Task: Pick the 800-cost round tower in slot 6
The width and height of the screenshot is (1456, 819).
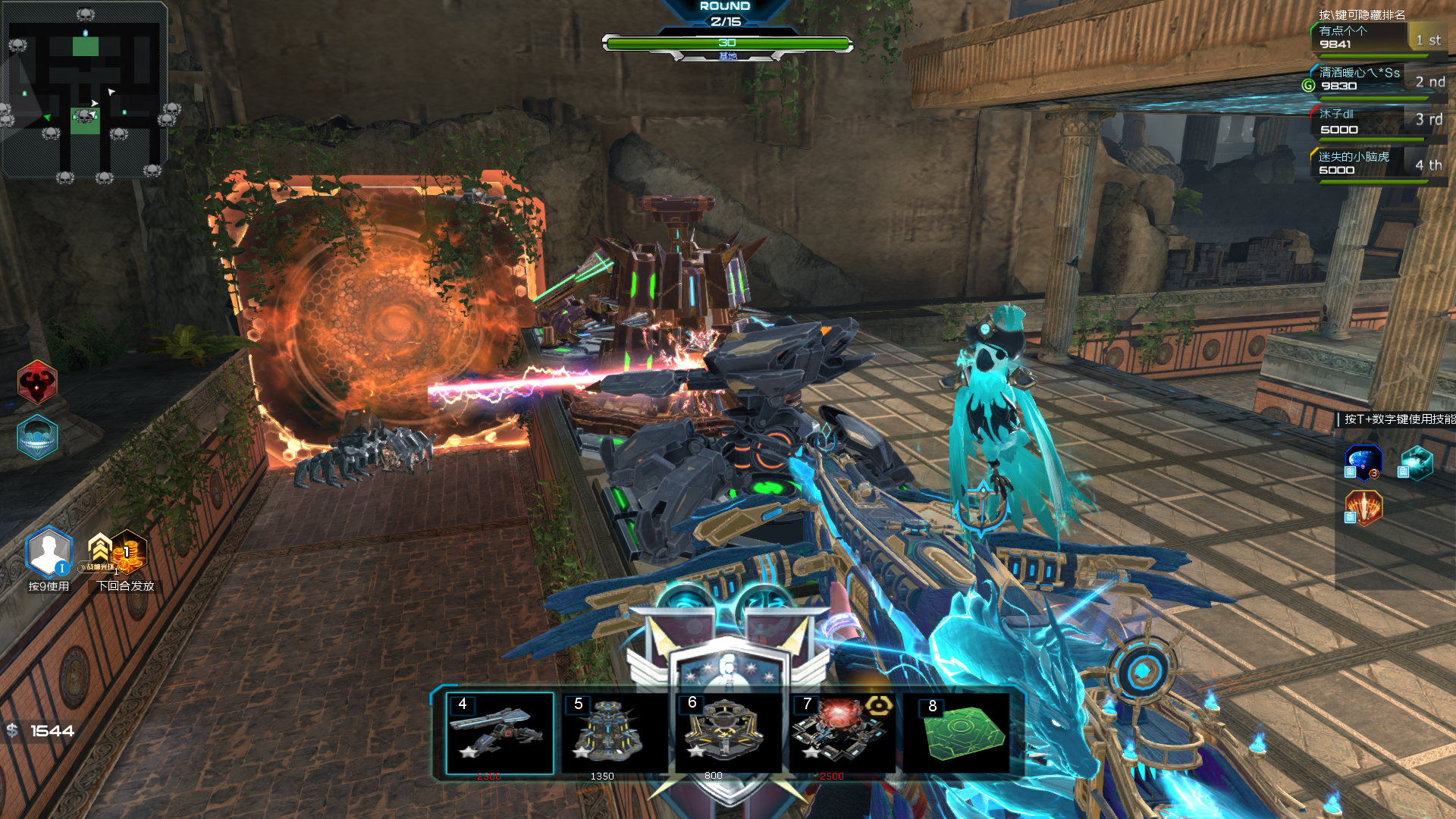Action: click(x=726, y=733)
